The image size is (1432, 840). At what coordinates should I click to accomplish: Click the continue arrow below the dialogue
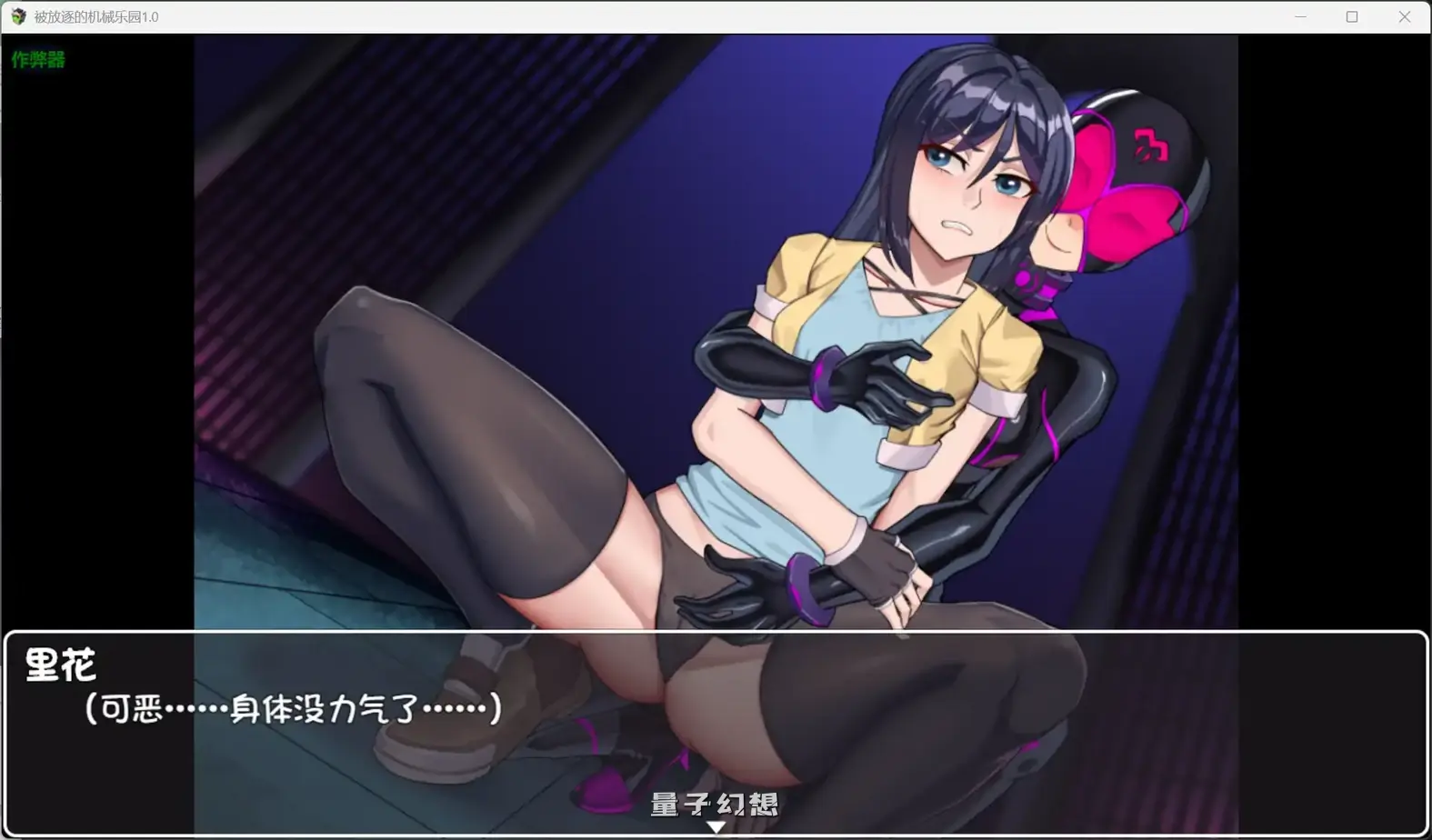716,826
